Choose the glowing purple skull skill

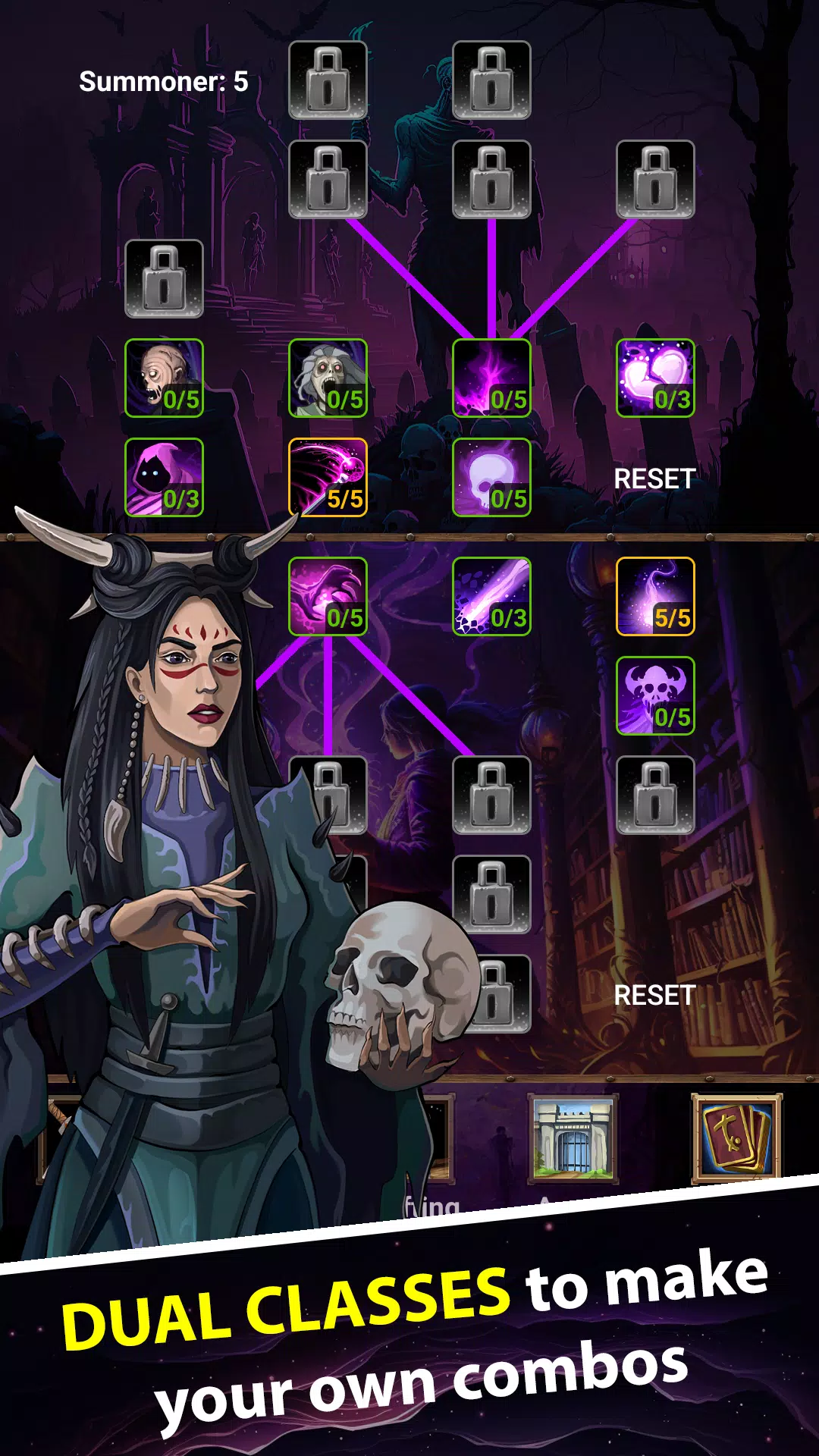point(491,477)
